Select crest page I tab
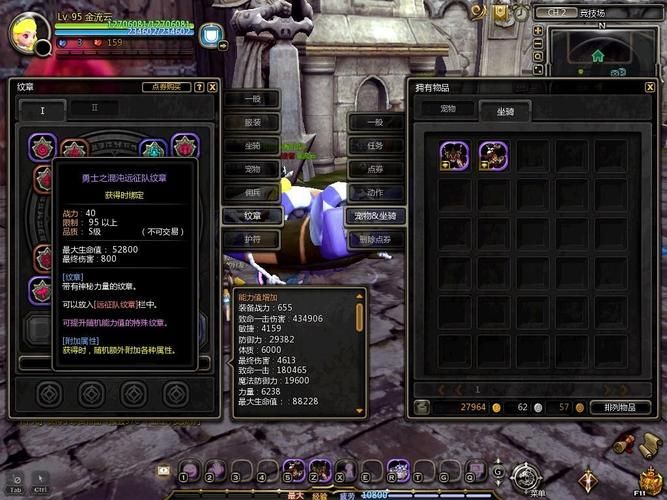 click(42, 109)
